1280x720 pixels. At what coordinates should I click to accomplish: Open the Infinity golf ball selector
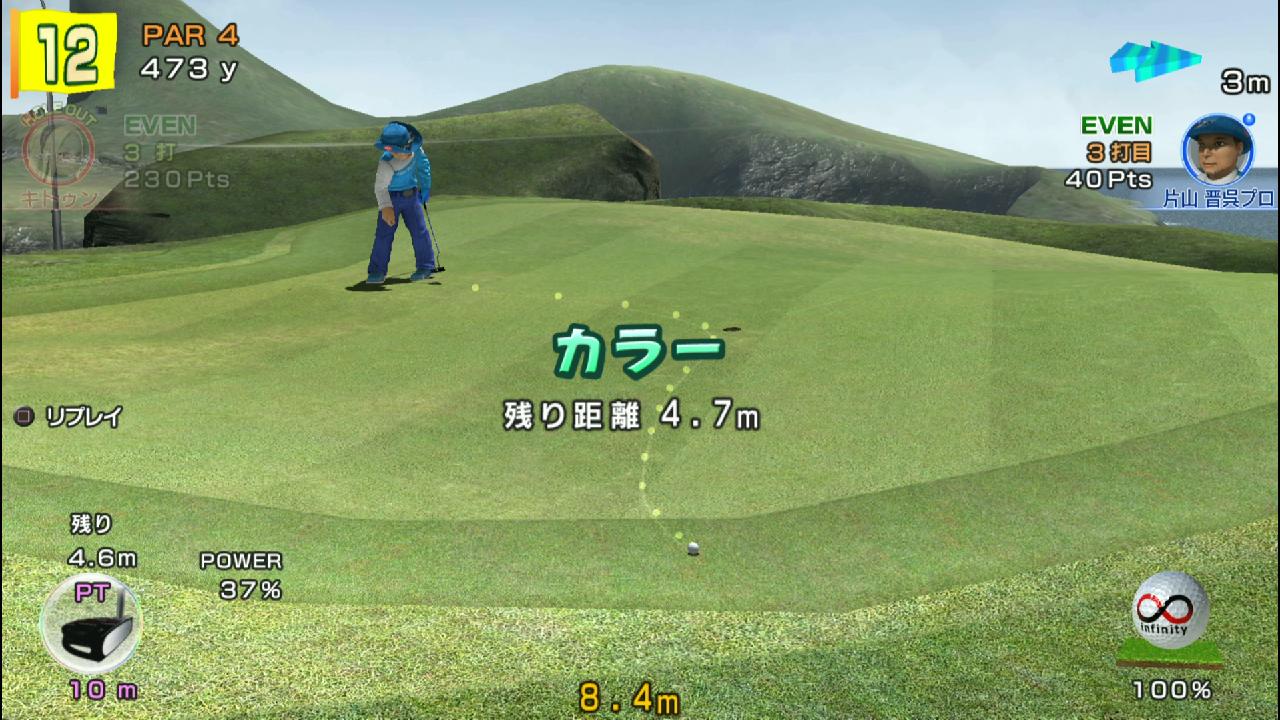tap(1170, 612)
